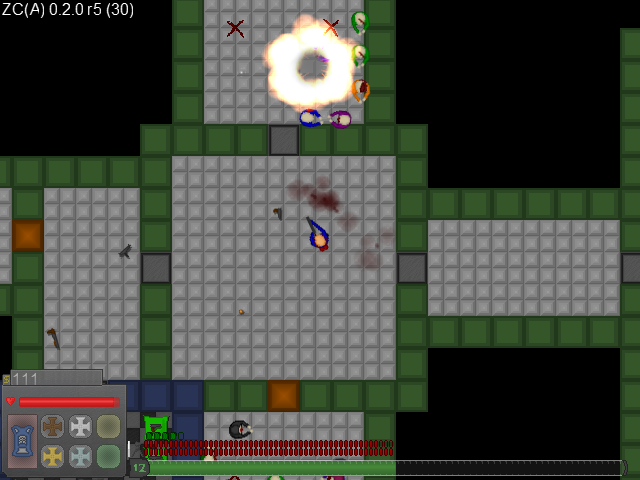This screenshot has height=480, width=640.
Task: Select the yellow cross medal icon
Action: coord(52,456)
